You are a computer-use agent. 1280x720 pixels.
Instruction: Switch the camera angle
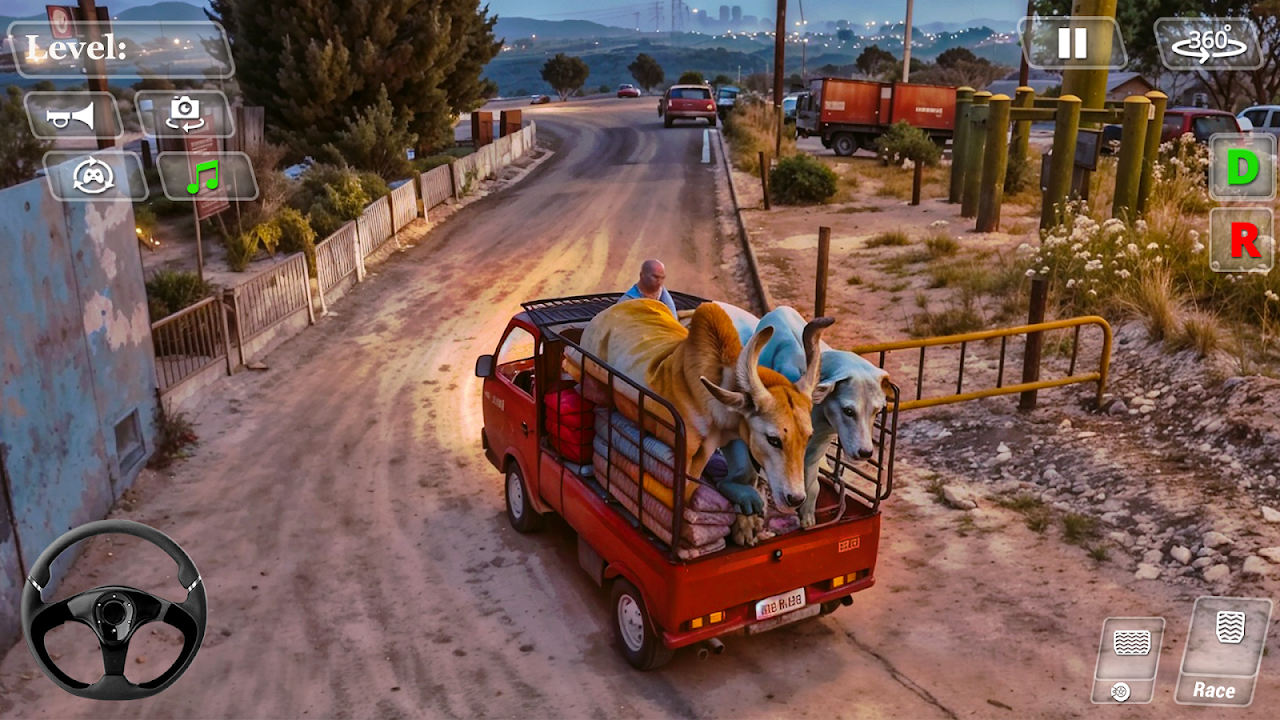tap(185, 115)
